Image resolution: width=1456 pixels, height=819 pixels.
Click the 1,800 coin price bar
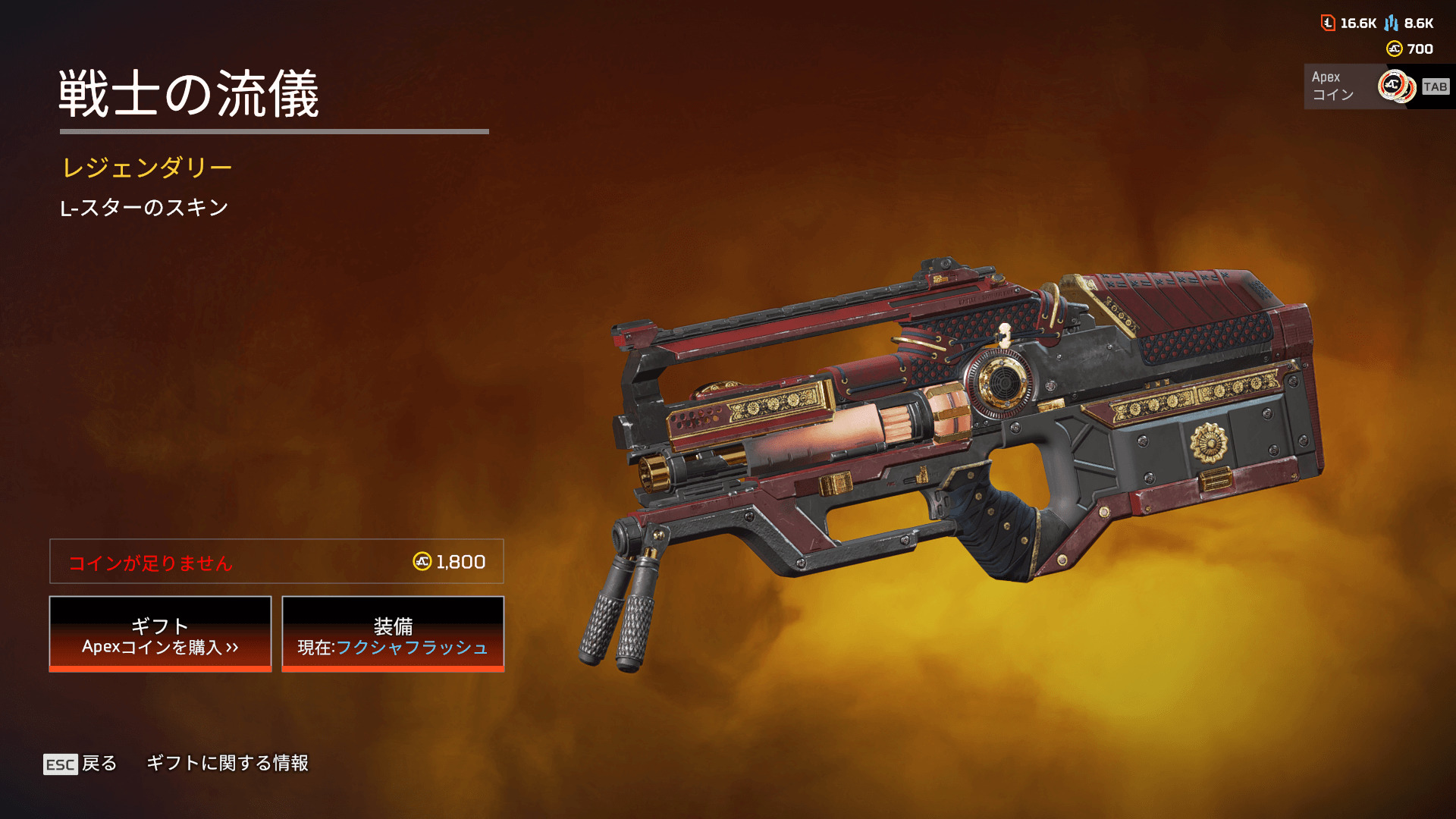pyautogui.click(x=277, y=562)
